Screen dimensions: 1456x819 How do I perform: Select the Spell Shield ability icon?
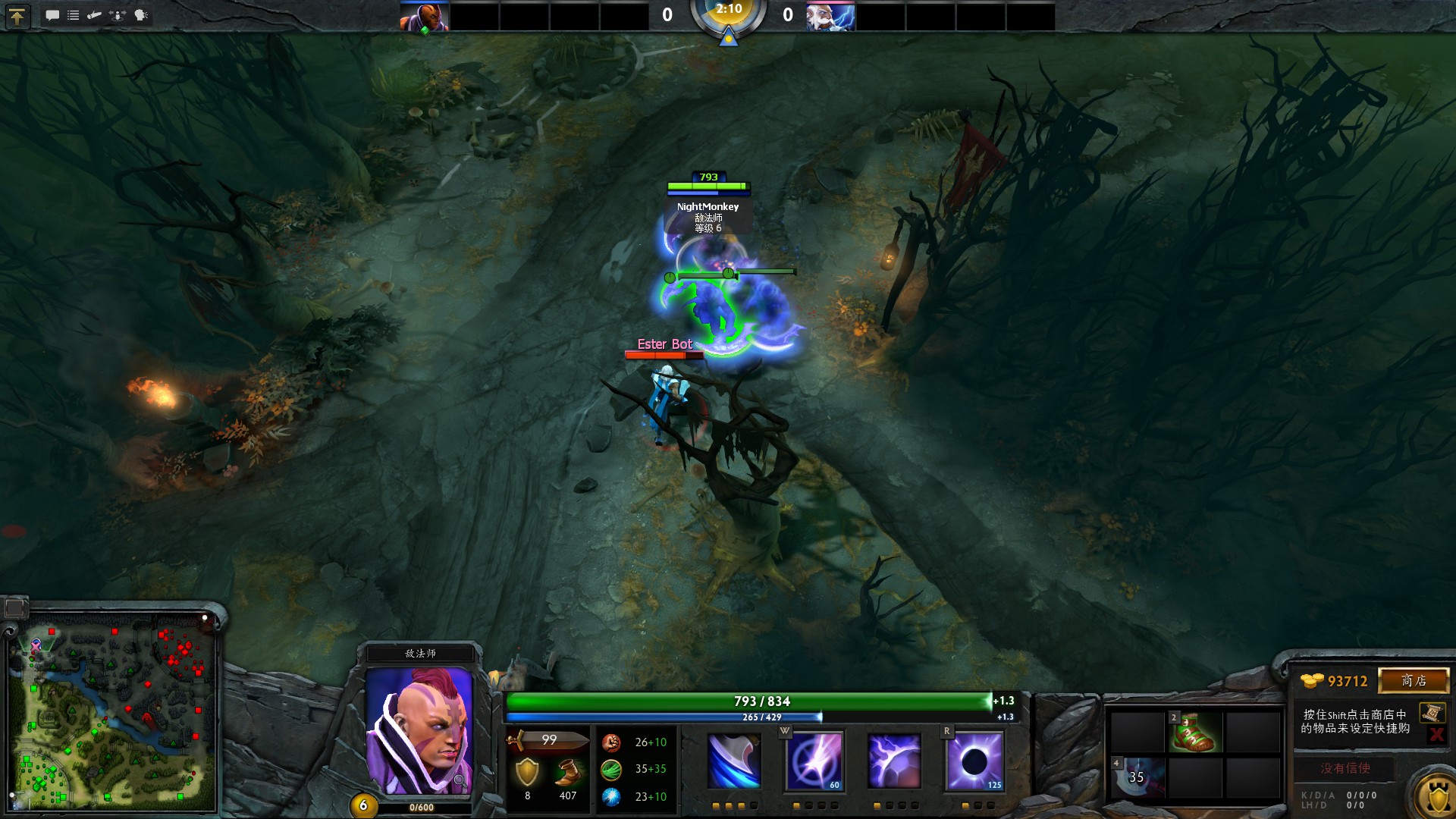[x=895, y=761]
